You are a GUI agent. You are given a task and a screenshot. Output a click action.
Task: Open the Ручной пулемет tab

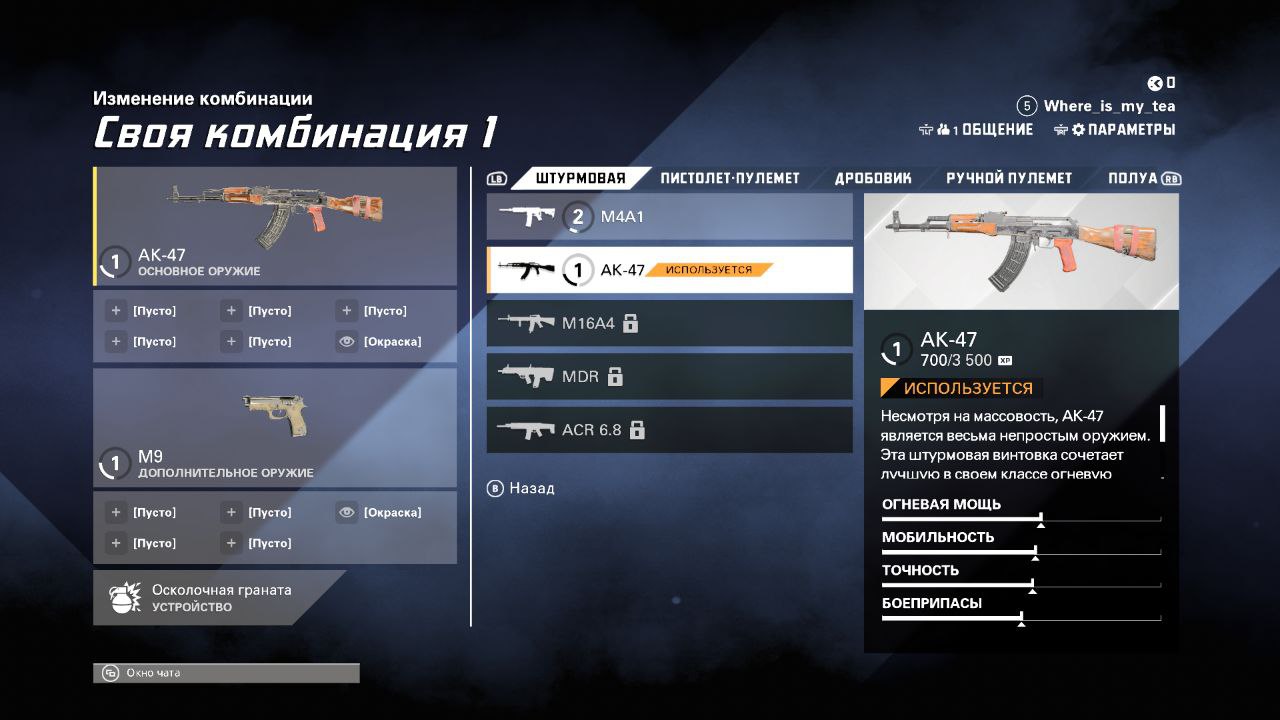click(1009, 179)
